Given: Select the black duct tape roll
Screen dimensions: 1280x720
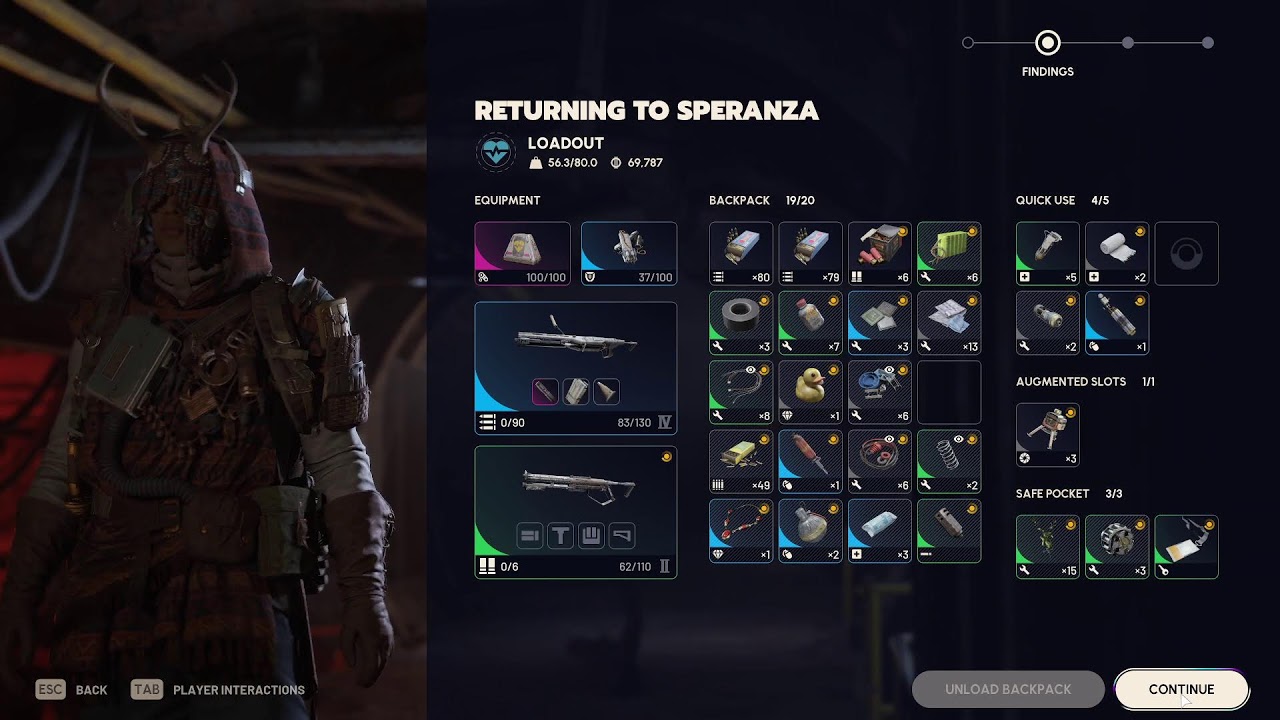Looking at the screenshot, I should [x=741, y=323].
